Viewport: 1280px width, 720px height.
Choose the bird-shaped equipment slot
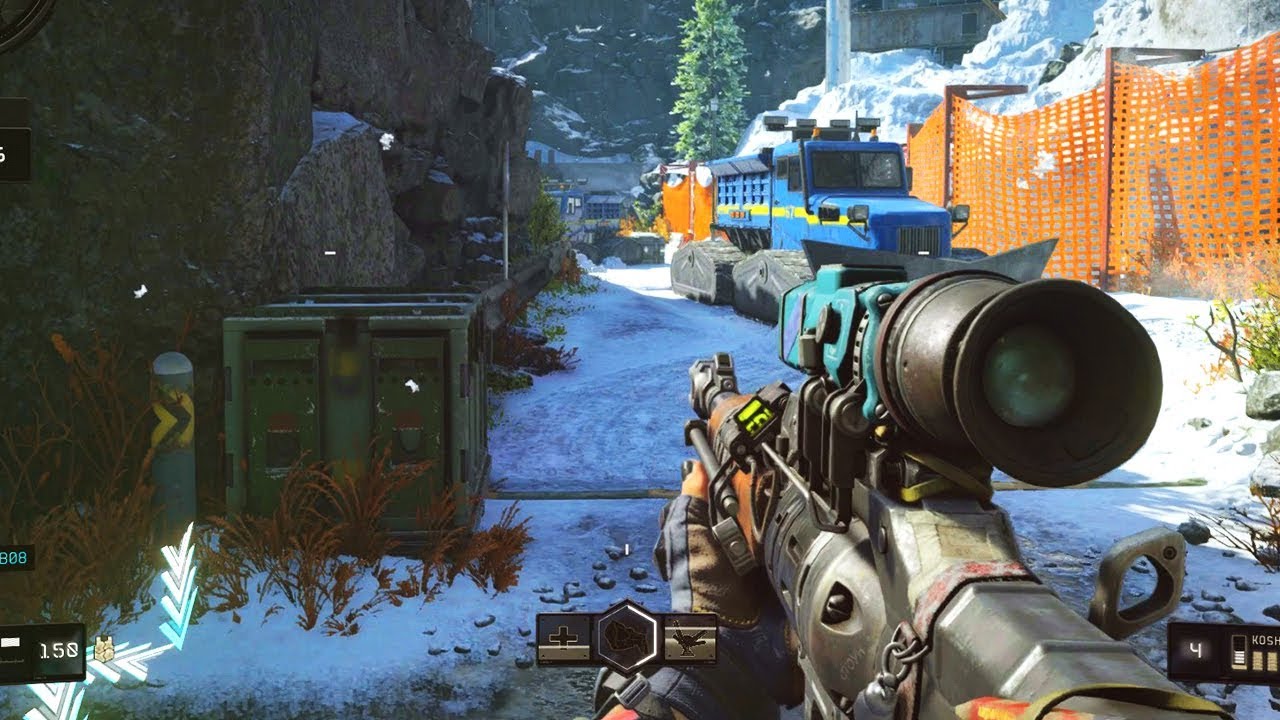click(690, 638)
